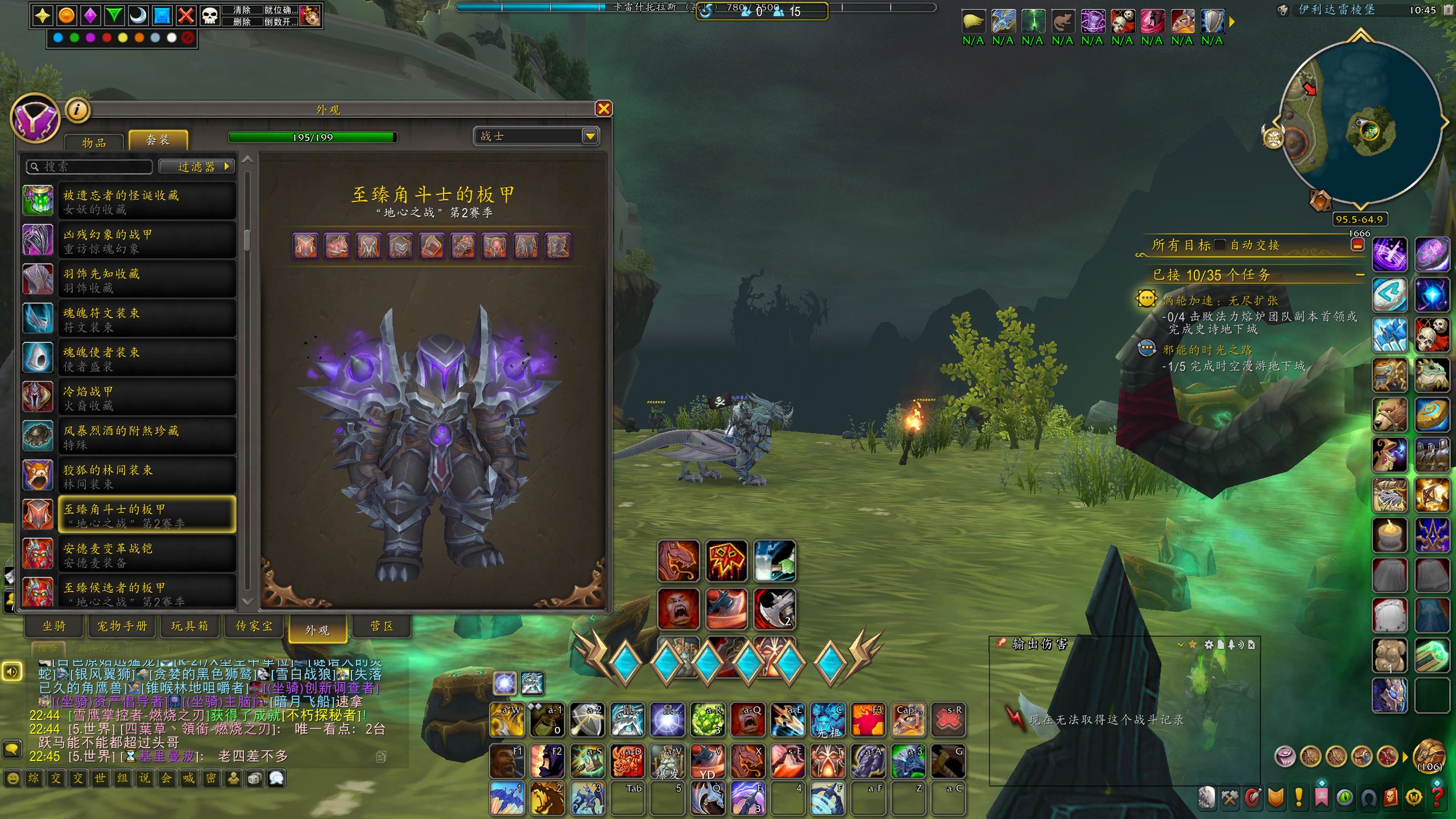
Task: Collapse the 已接 10/35 quest tracker header
Action: (x=1360, y=275)
